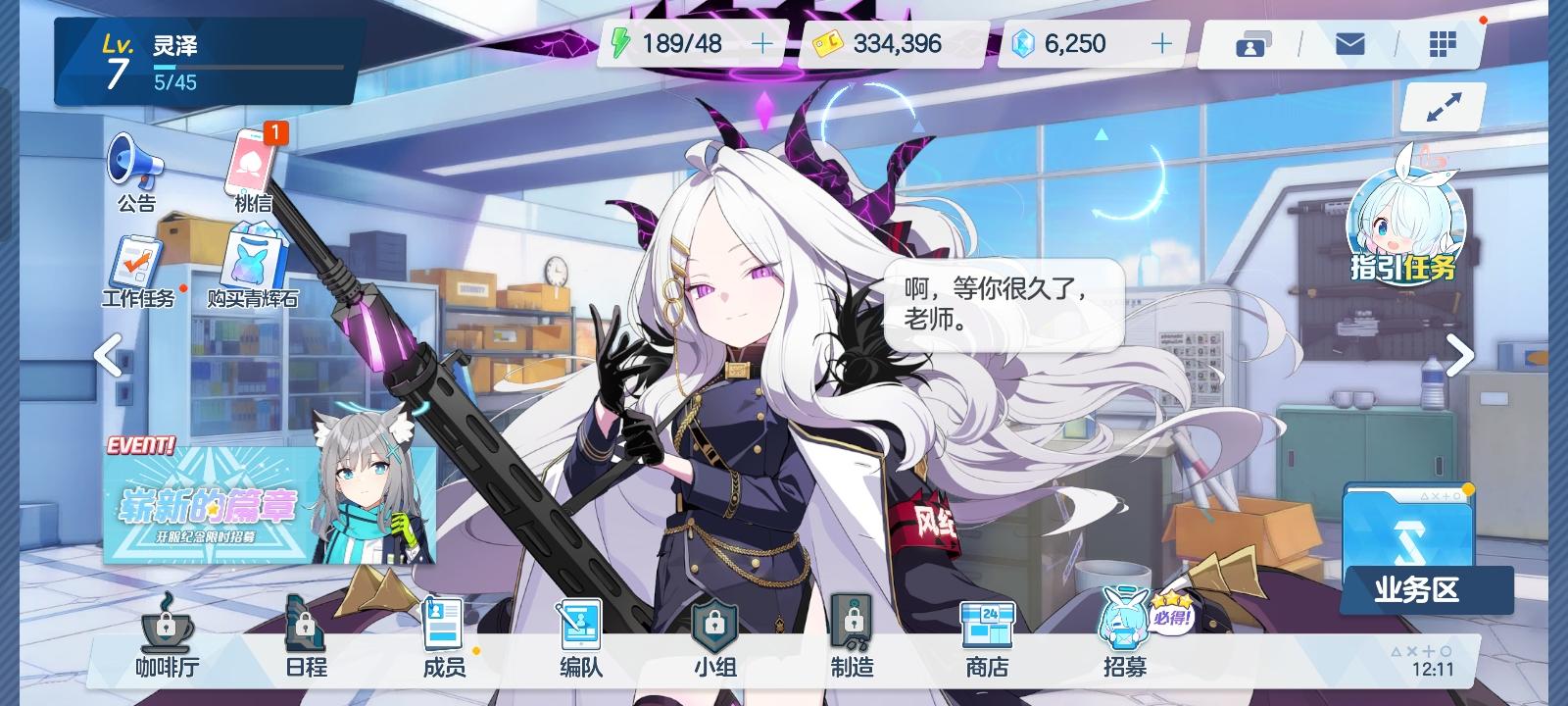This screenshot has width=1568, height=706.
Task: Open the 制造 (Crafting) station
Action: (x=852, y=637)
